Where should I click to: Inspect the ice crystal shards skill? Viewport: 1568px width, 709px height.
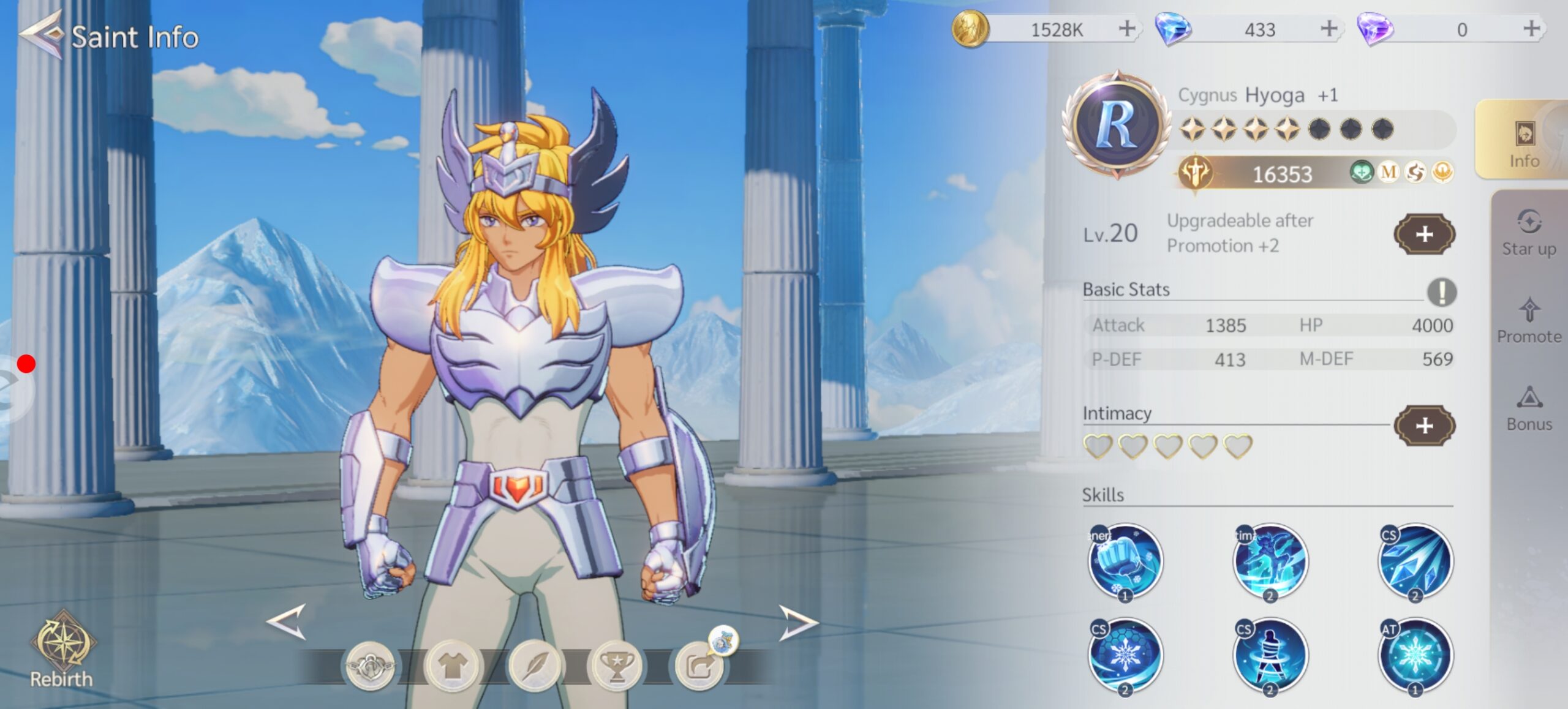(x=1415, y=561)
